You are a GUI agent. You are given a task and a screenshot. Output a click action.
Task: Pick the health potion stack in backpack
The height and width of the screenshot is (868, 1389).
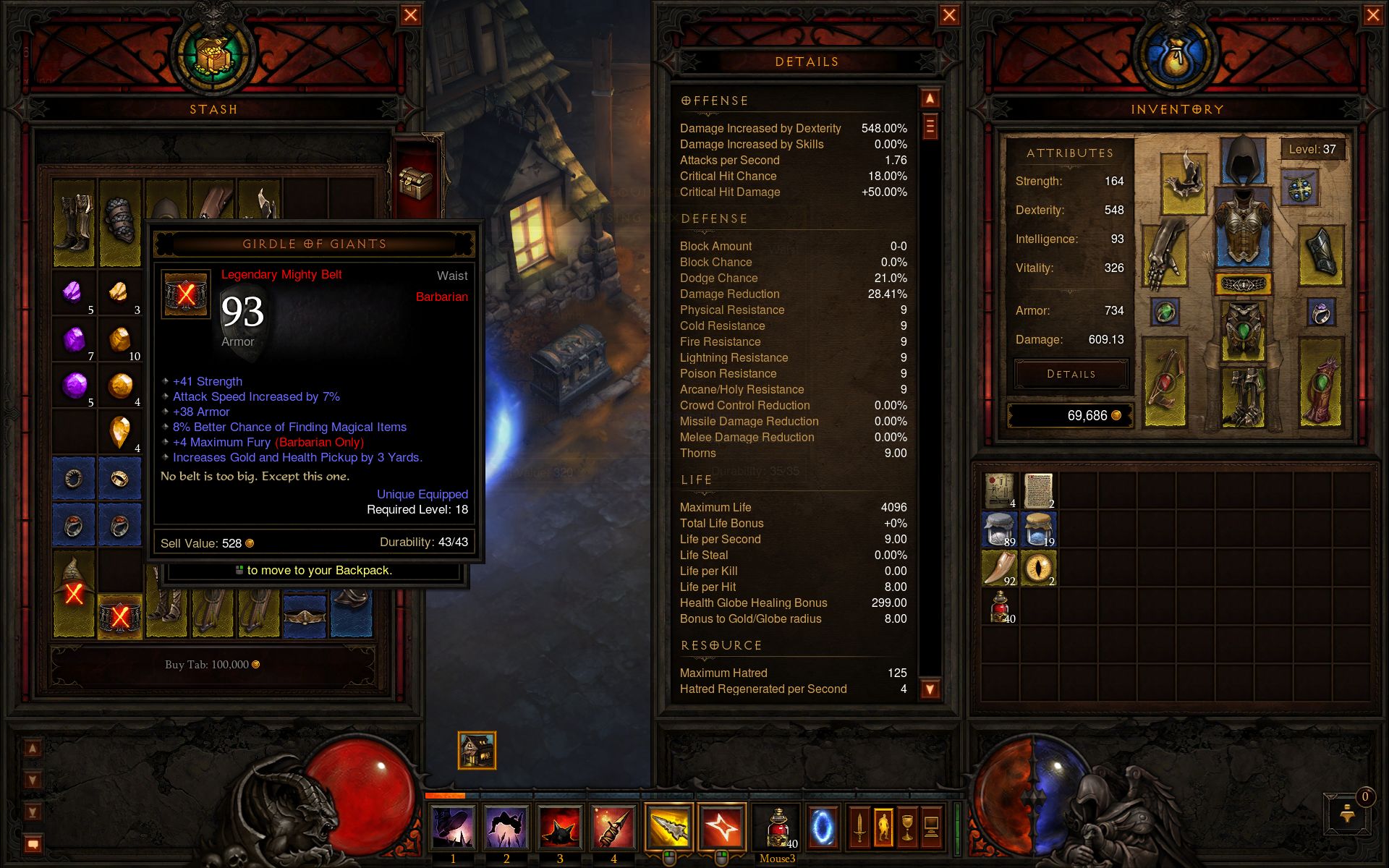tap(1001, 608)
